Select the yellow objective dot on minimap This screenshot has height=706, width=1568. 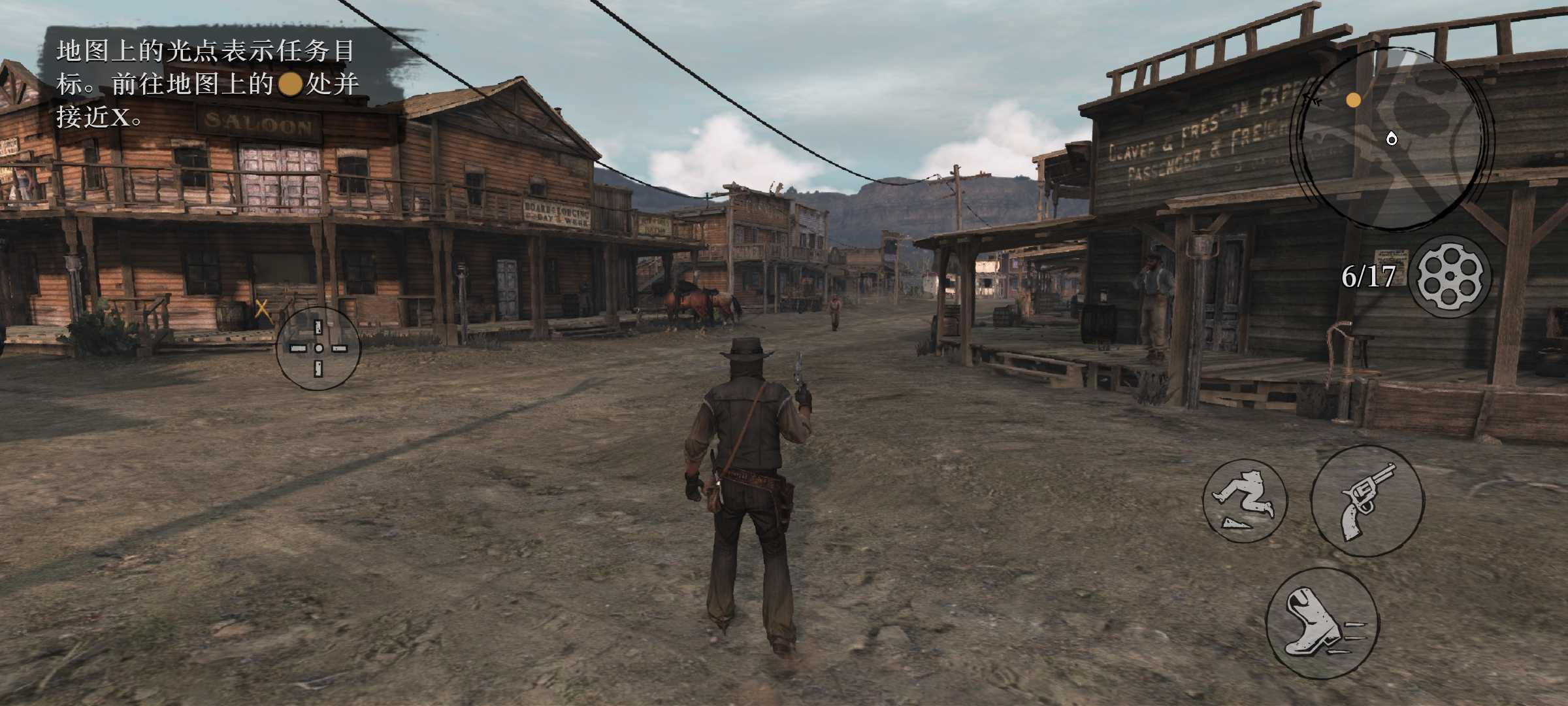point(1354,100)
